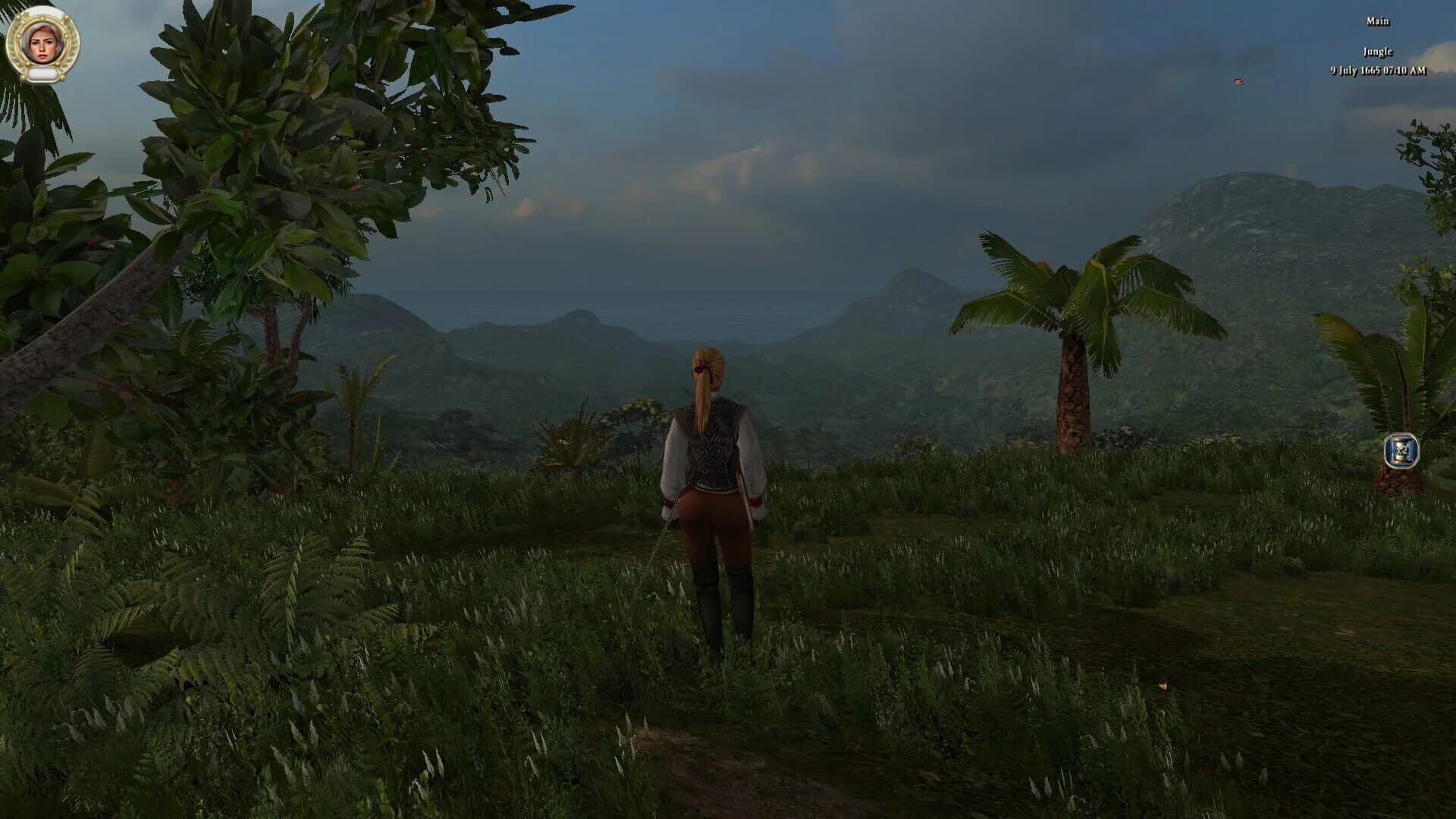Image resolution: width=1456 pixels, height=819 pixels.
Task: Open the heroine's face inside the medallion
Action: click(43, 44)
